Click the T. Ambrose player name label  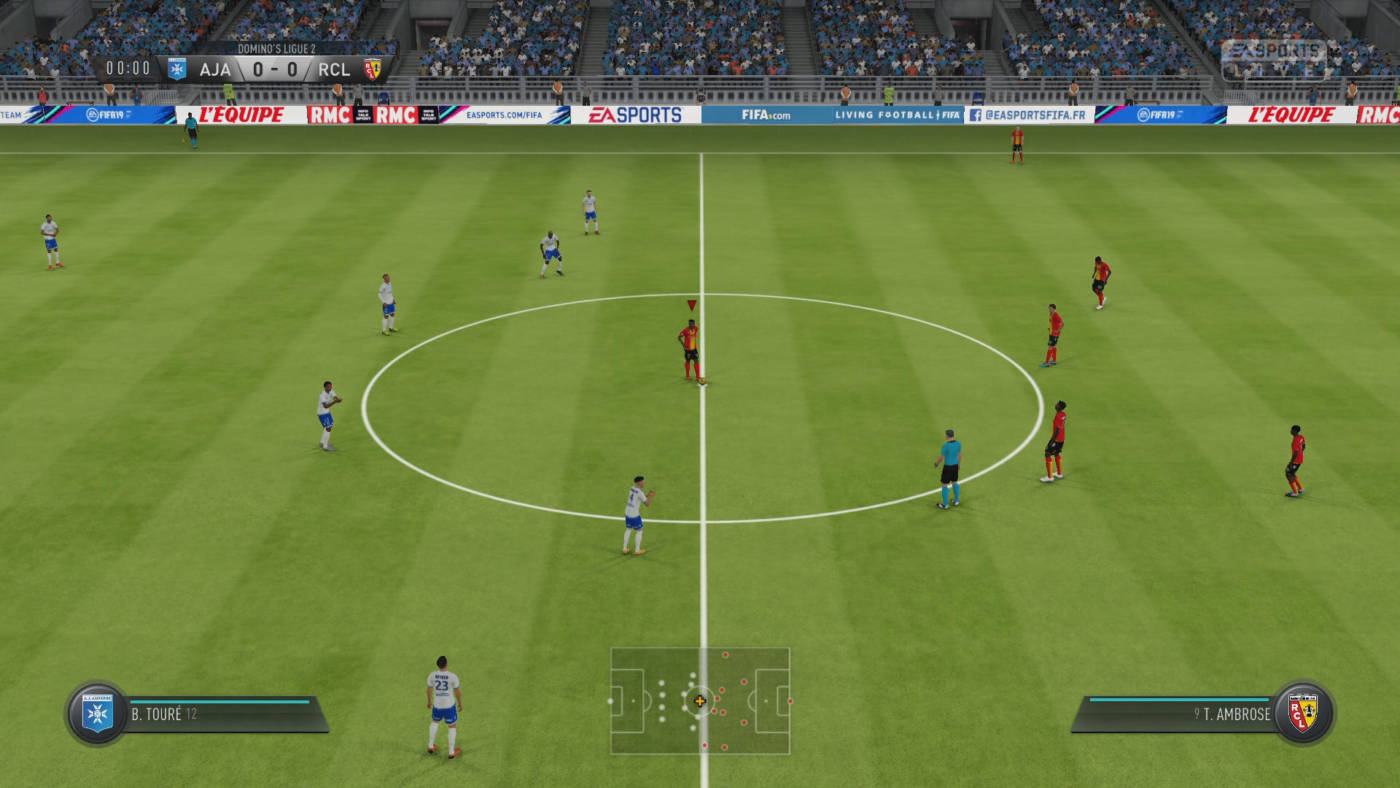pos(1236,714)
